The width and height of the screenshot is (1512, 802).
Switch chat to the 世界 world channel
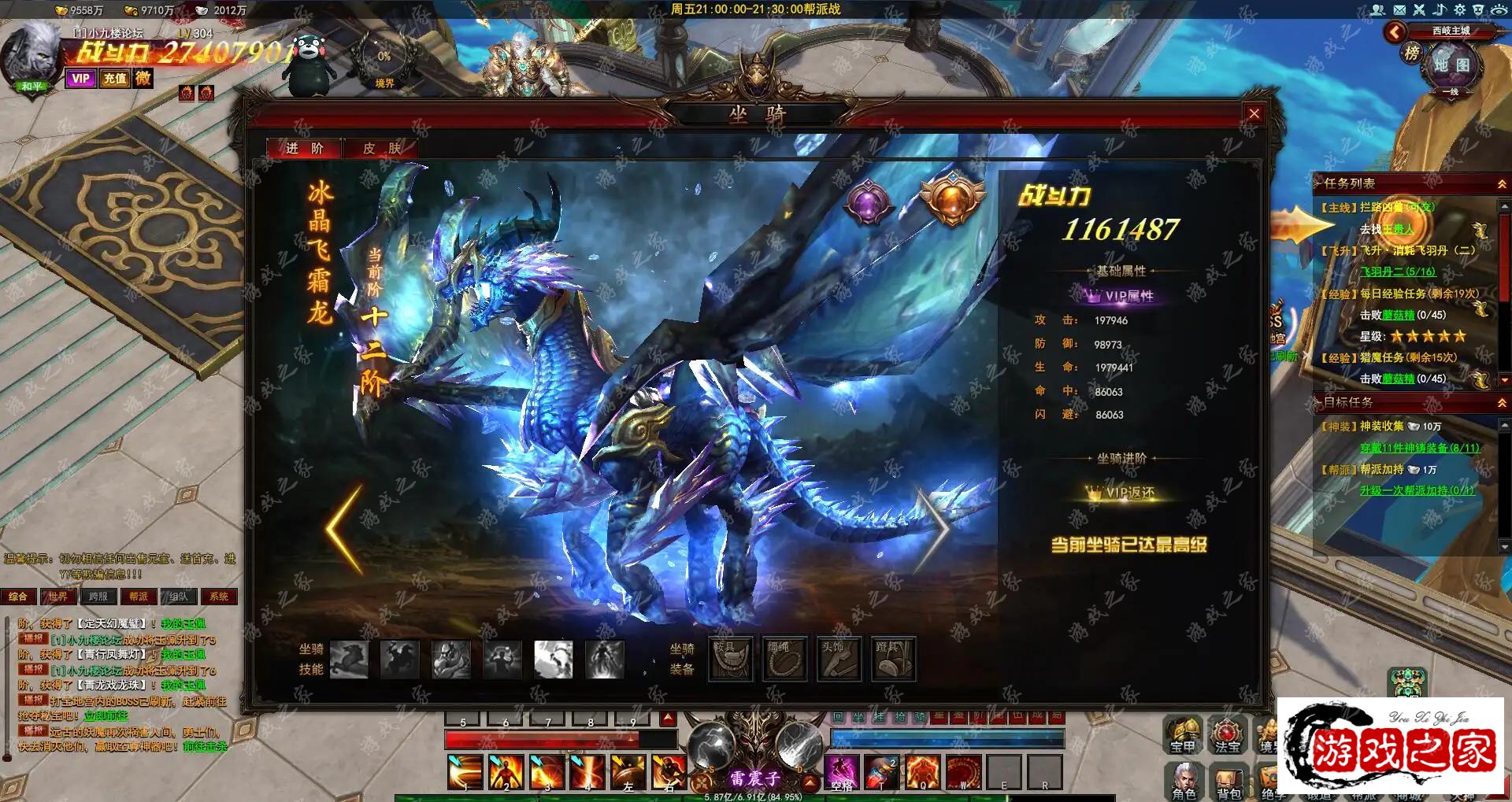click(x=57, y=597)
